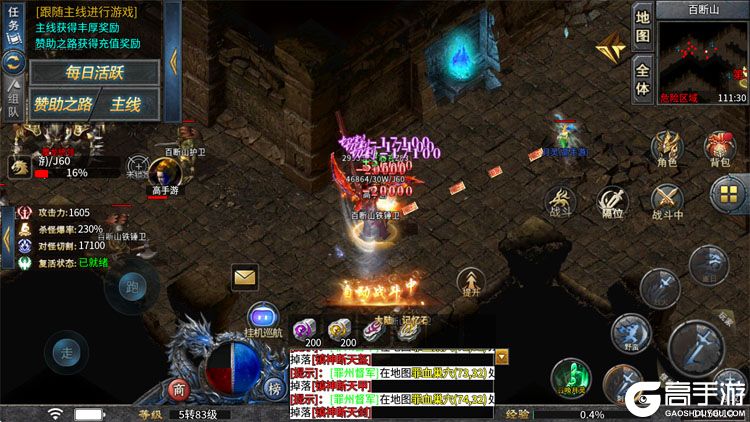
Task: Activate the green summon skill icon
Action: click(x=570, y=379)
